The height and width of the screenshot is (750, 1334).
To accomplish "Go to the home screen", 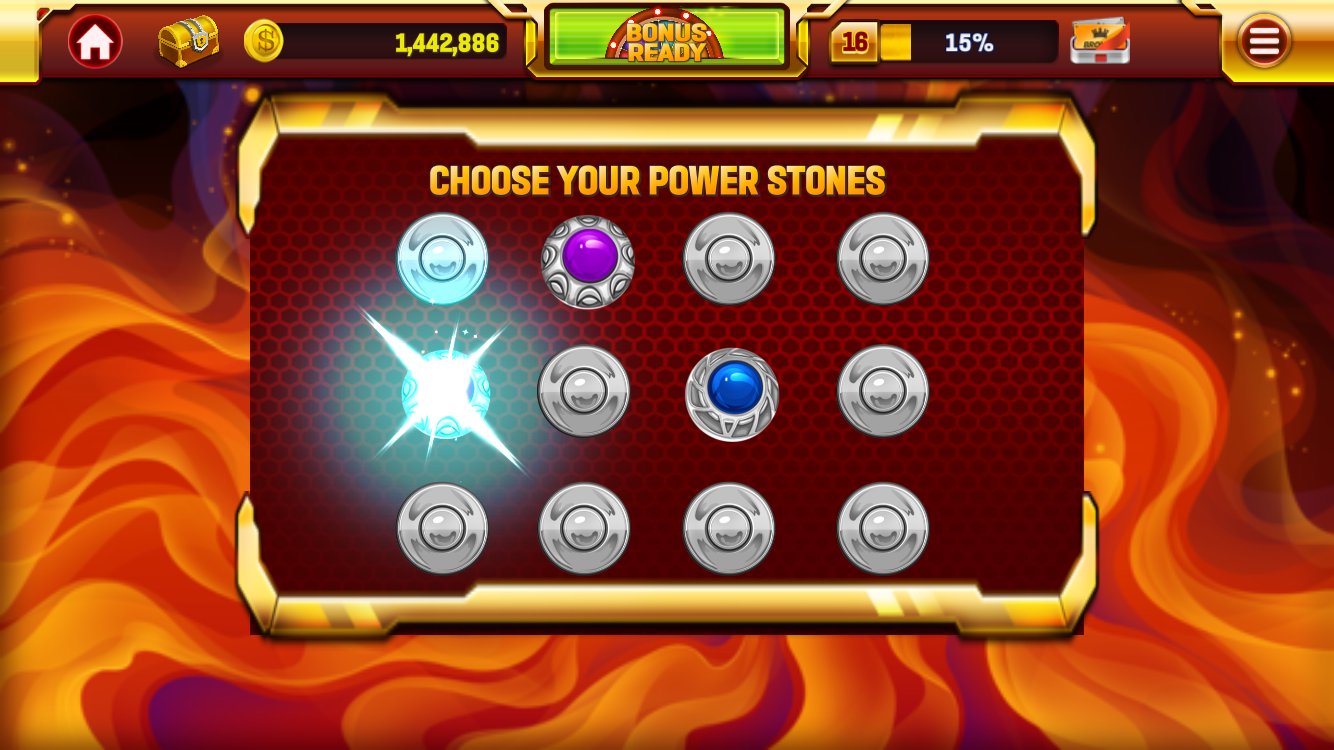I will [x=95, y=42].
